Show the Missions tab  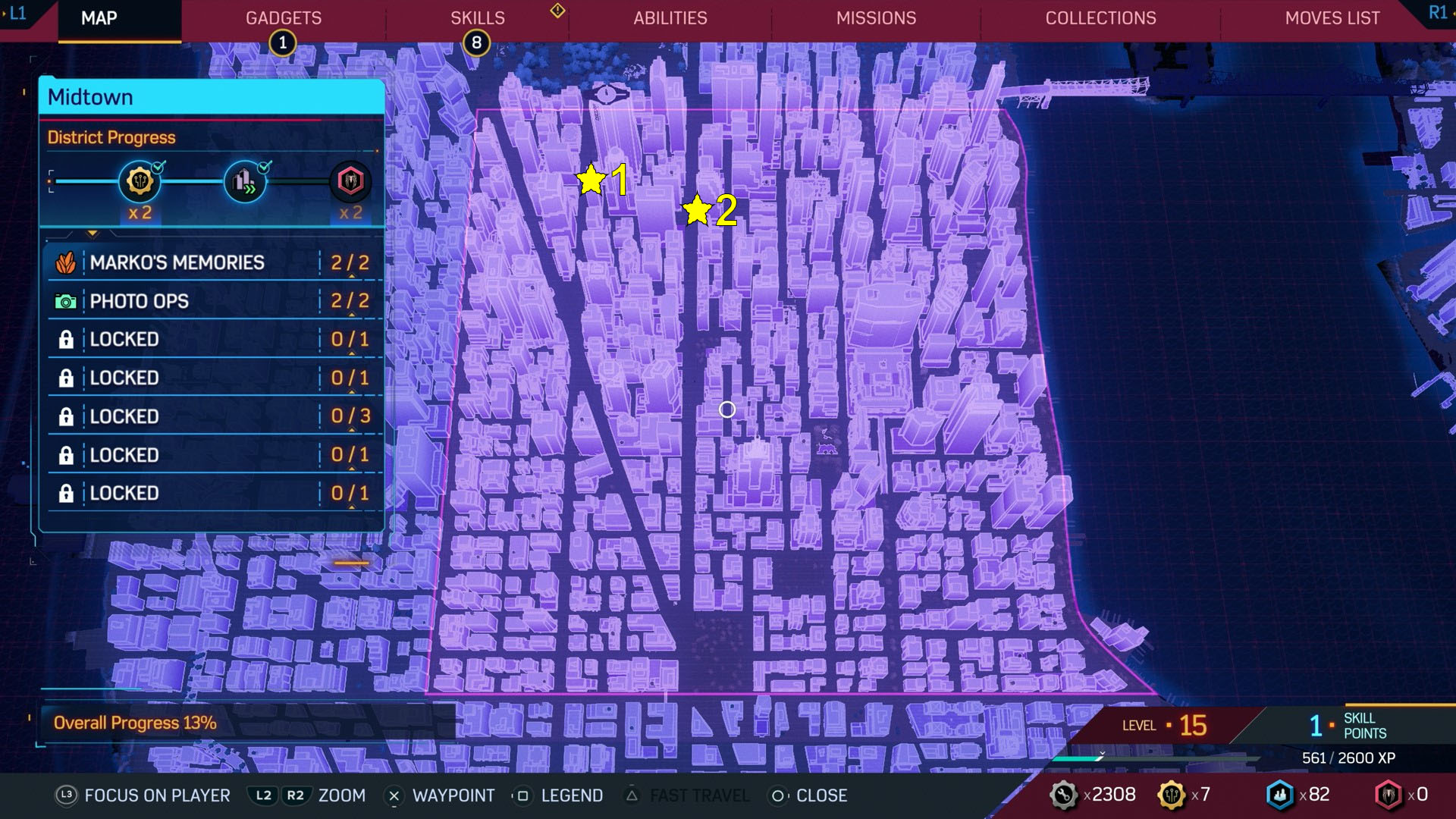(876, 18)
